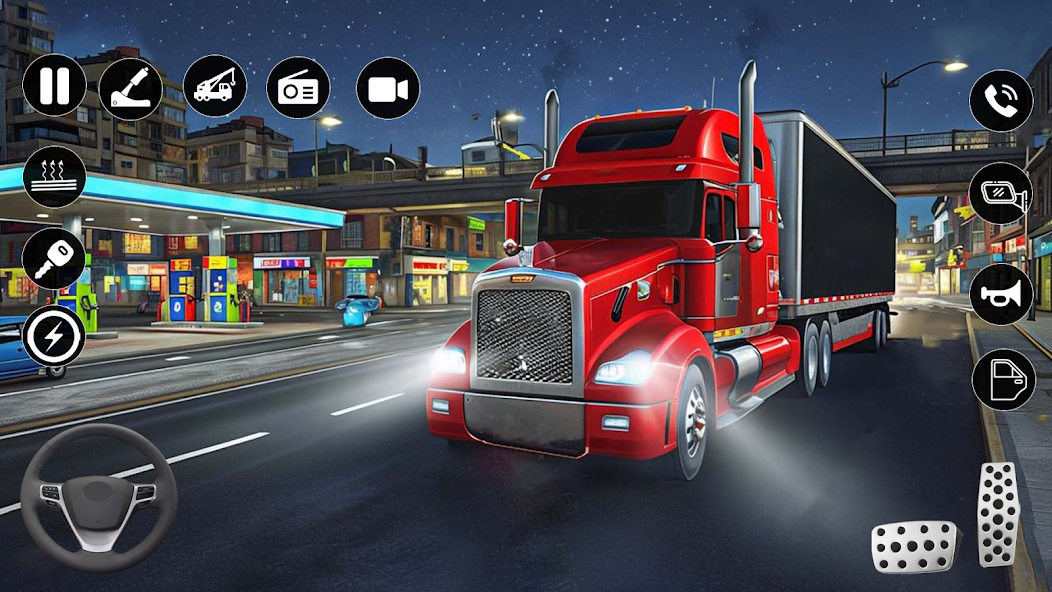Hit the brake pedal
This screenshot has width=1052, height=592.
click(x=913, y=546)
